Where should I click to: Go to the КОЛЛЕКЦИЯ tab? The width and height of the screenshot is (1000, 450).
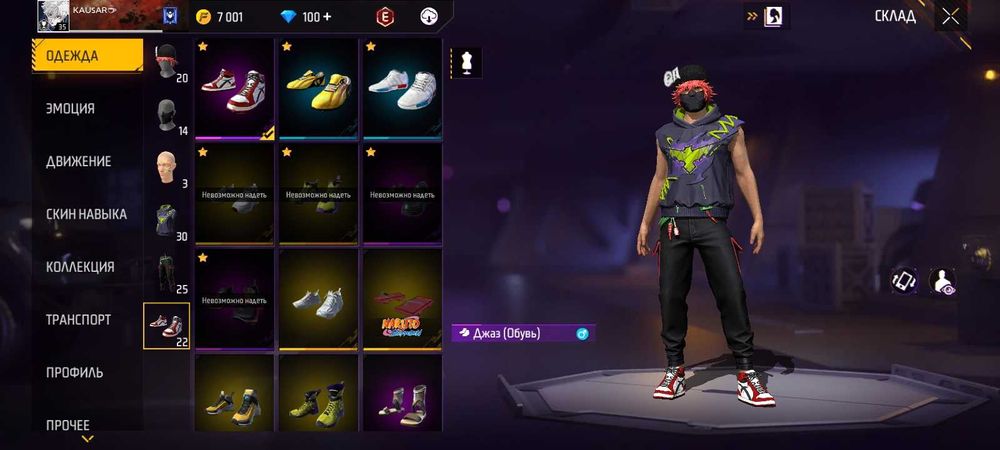point(80,267)
